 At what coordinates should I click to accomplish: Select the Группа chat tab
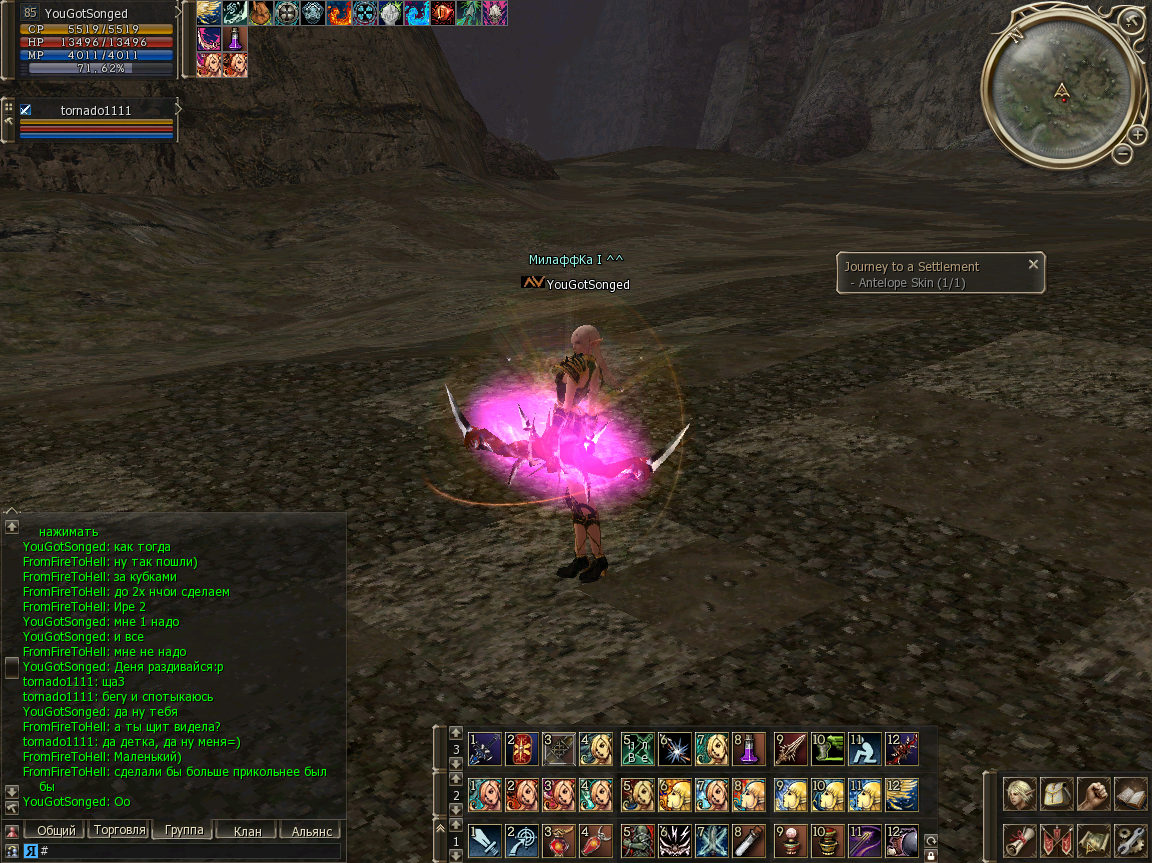click(x=184, y=830)
